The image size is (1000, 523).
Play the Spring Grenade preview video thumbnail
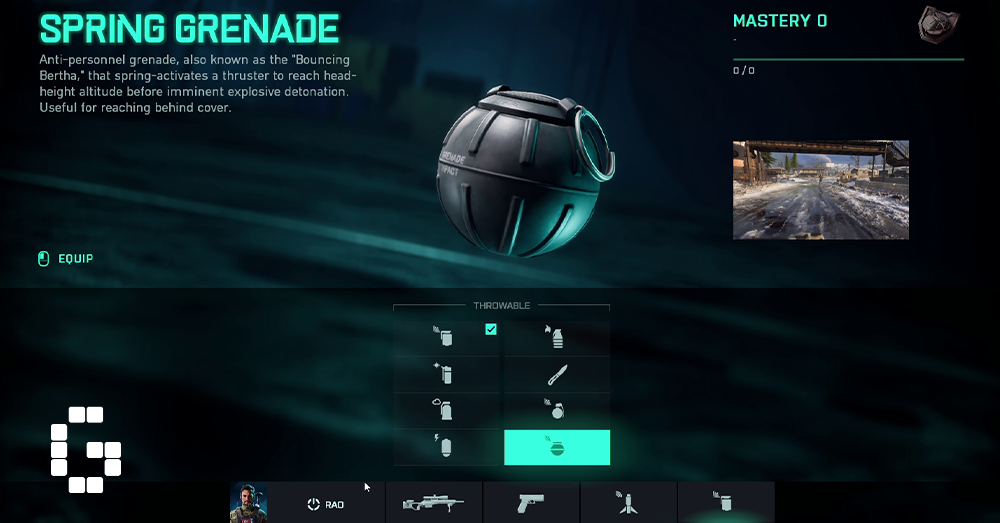pos(820,190)
